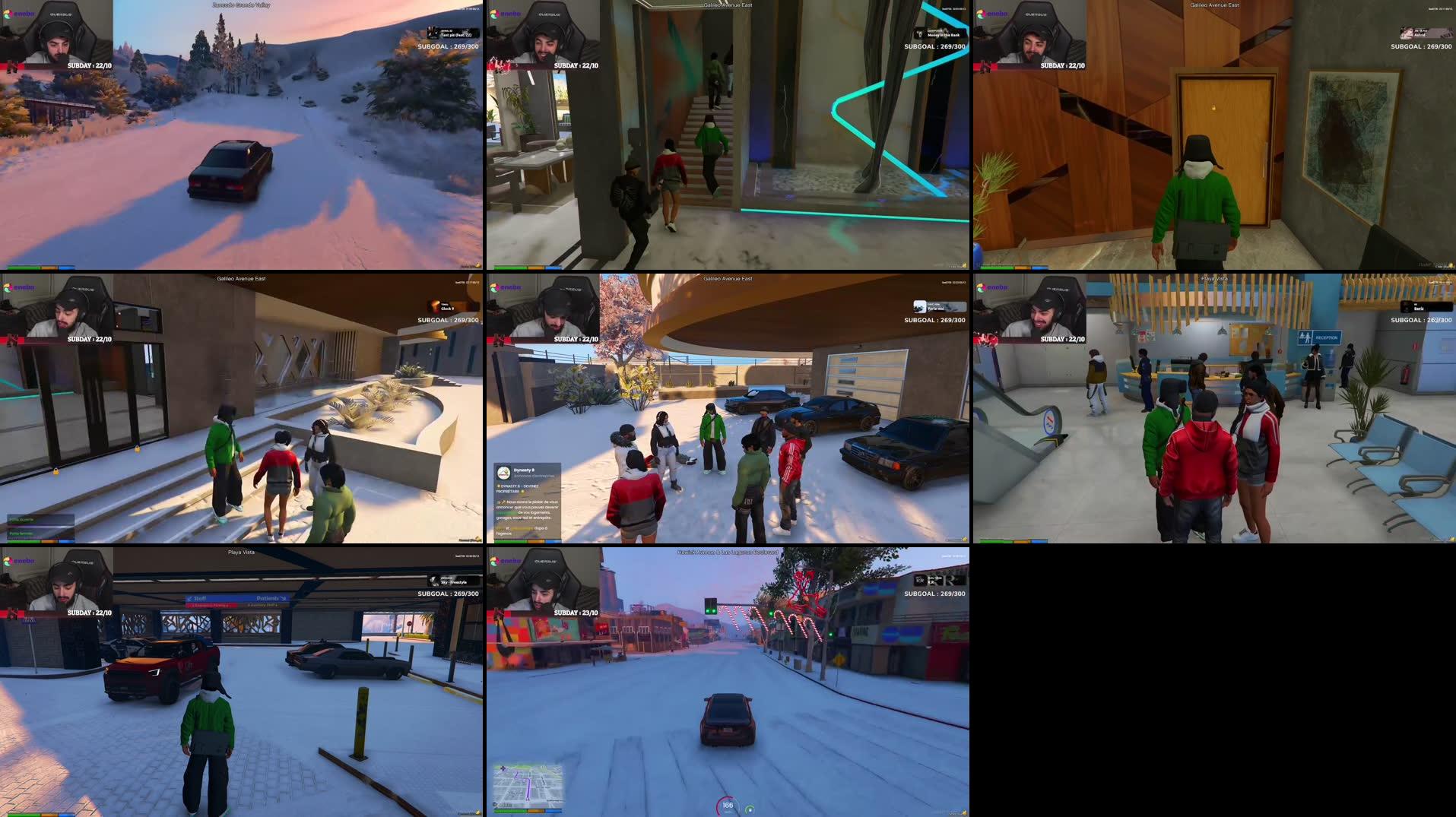Click the speedometer gauge showing 166
Screen dimensions: 1456x817
click(x=727, y=804)
